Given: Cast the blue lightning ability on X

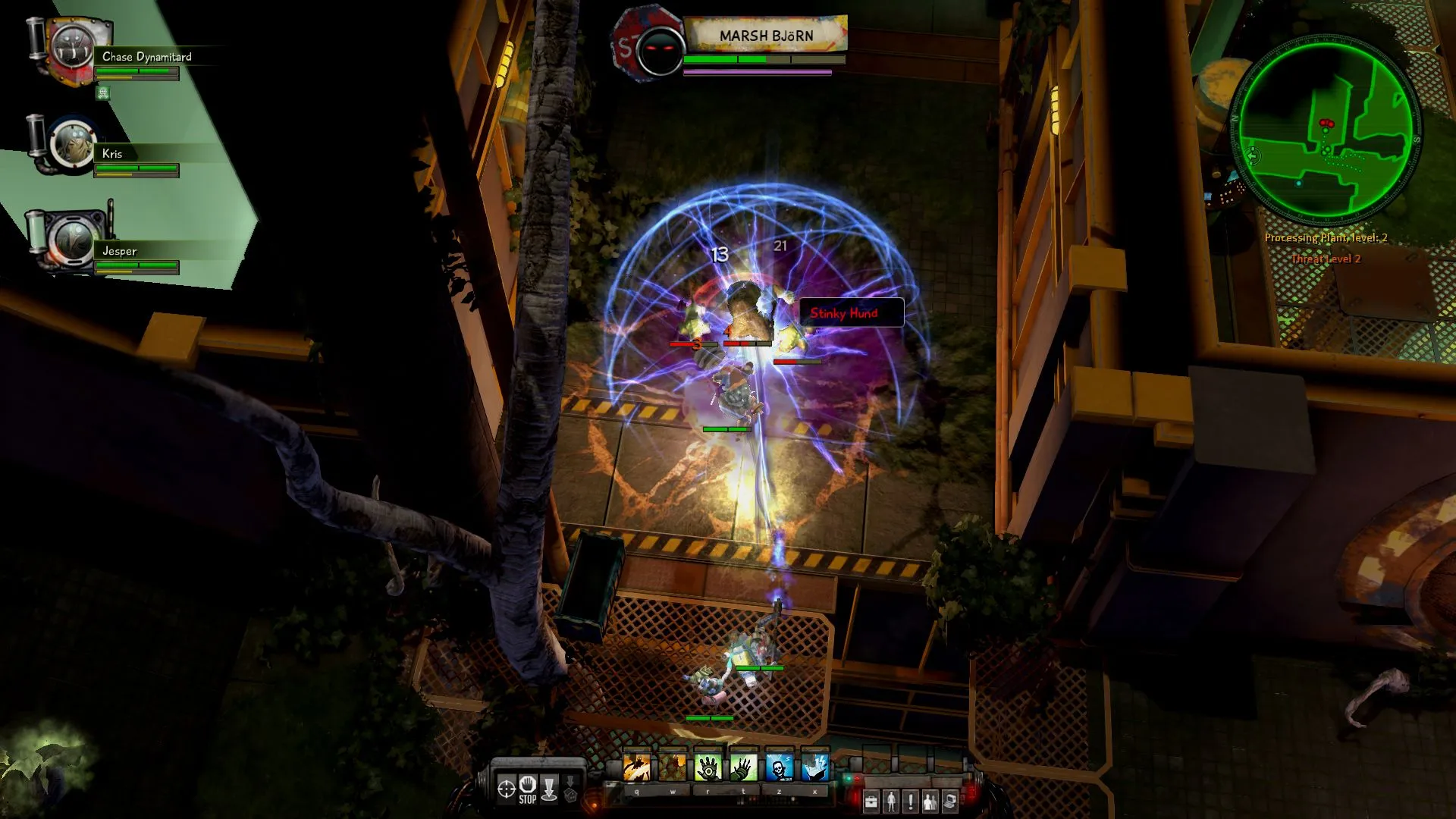Looking at the screenshot, I should pos(814,767).
